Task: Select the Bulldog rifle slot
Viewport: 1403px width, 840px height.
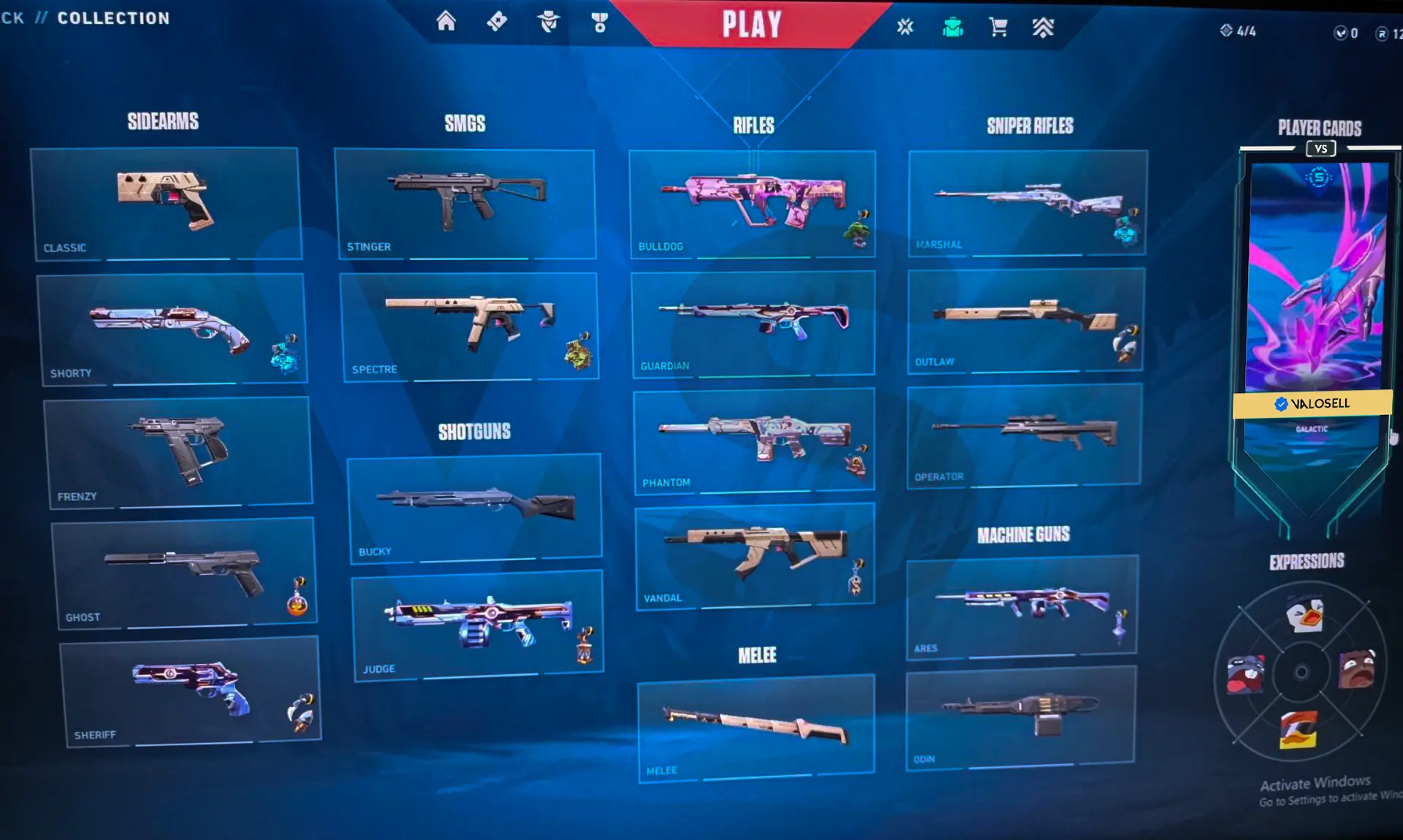Action: coord(752,203)
